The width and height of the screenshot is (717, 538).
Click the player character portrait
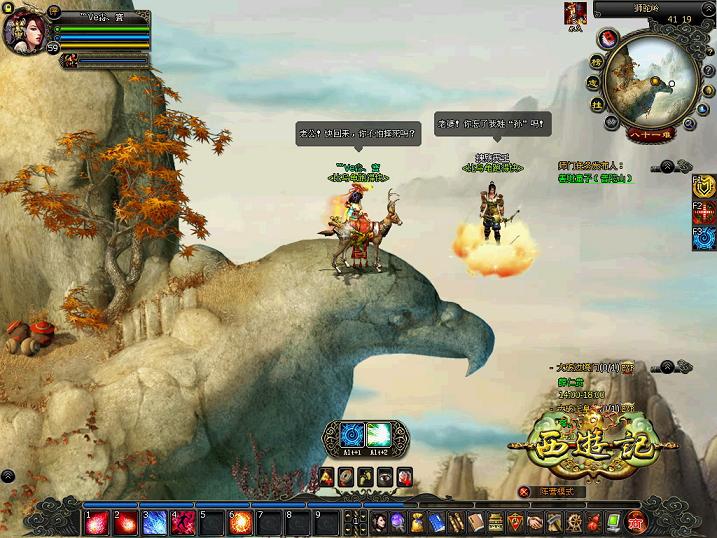pos(22,31)
